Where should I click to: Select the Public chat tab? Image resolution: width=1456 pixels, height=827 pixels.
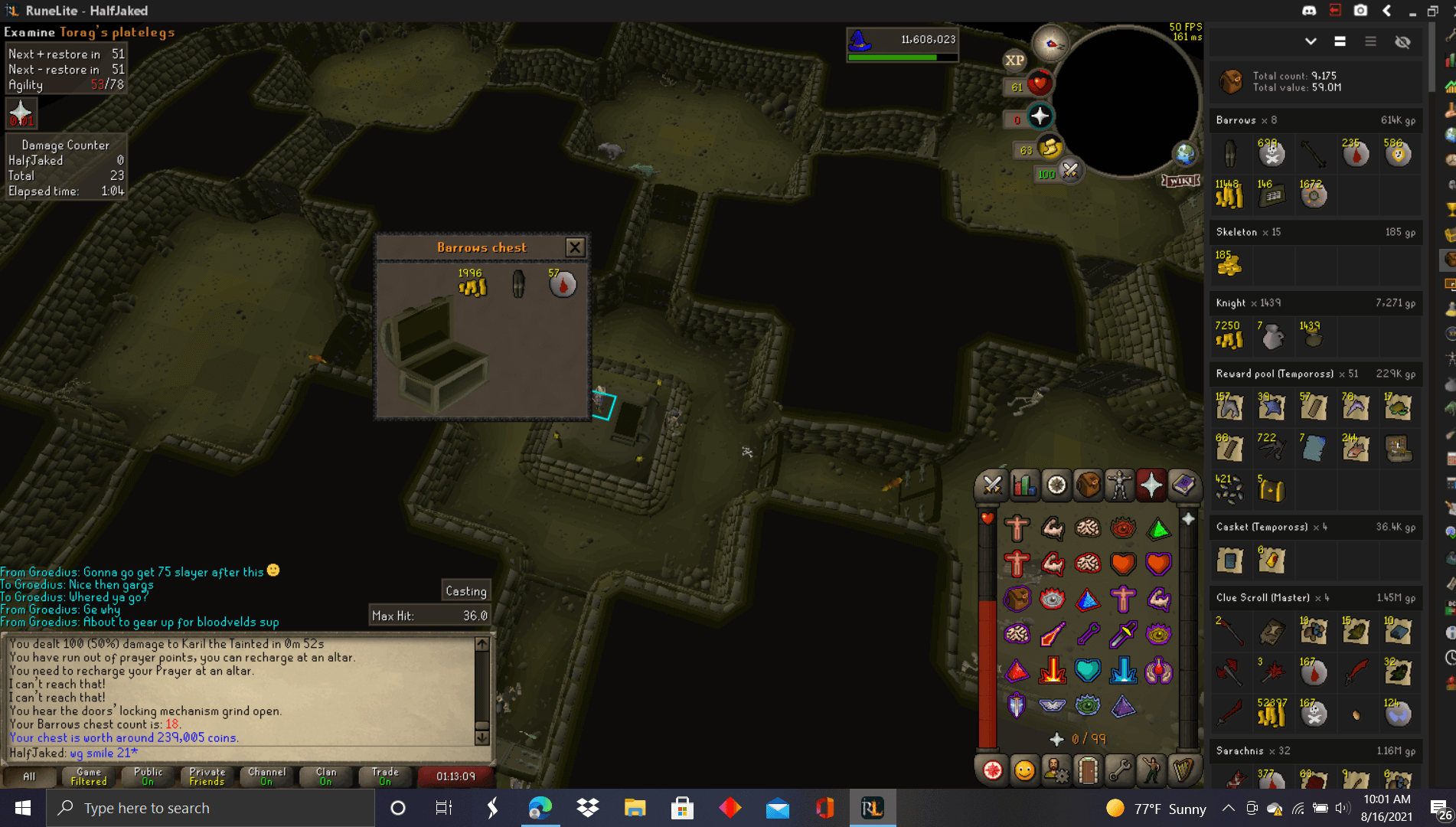click(148, 776)
